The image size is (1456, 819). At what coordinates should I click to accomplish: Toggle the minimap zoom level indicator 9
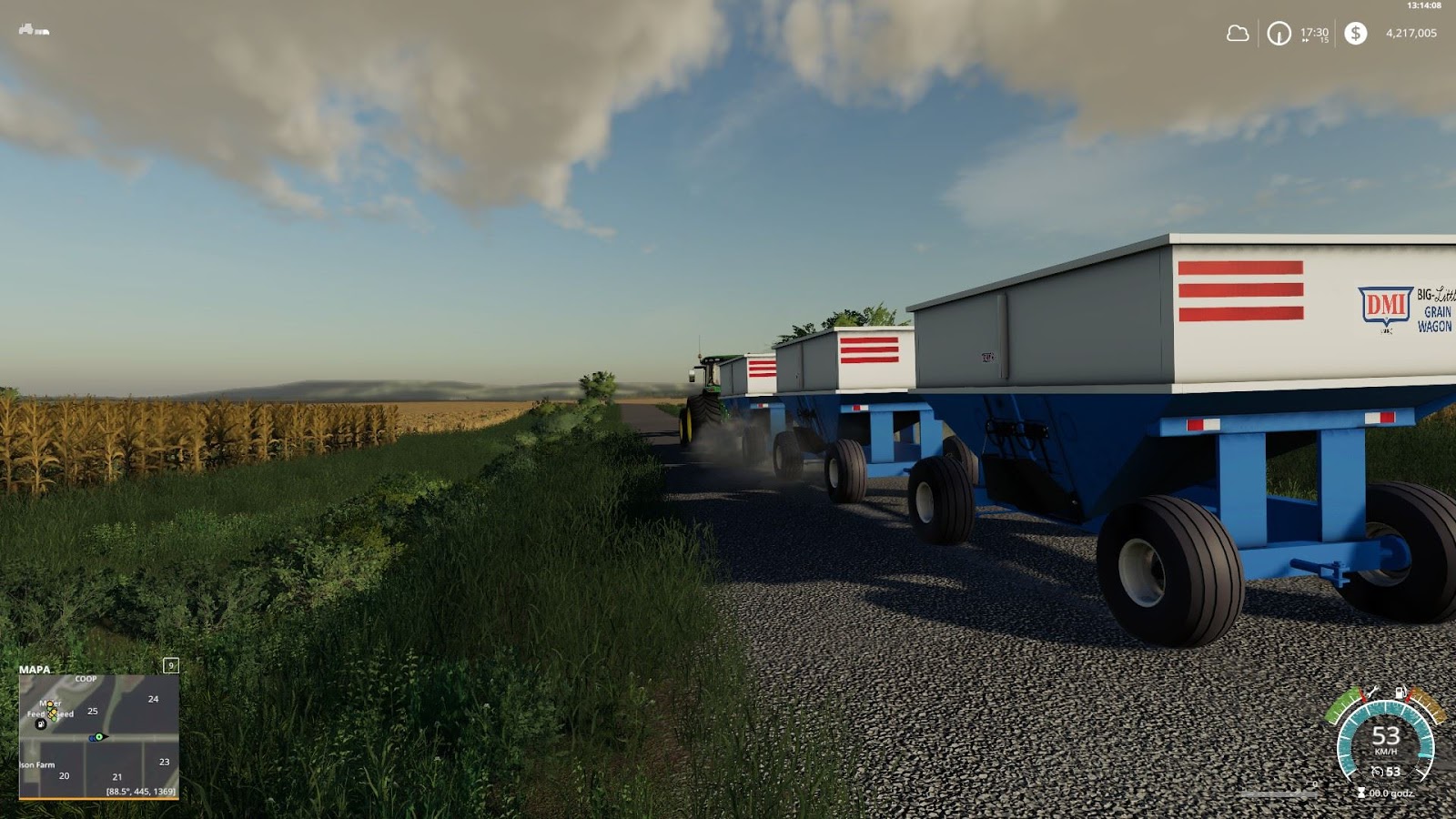[x=171, y=665]
